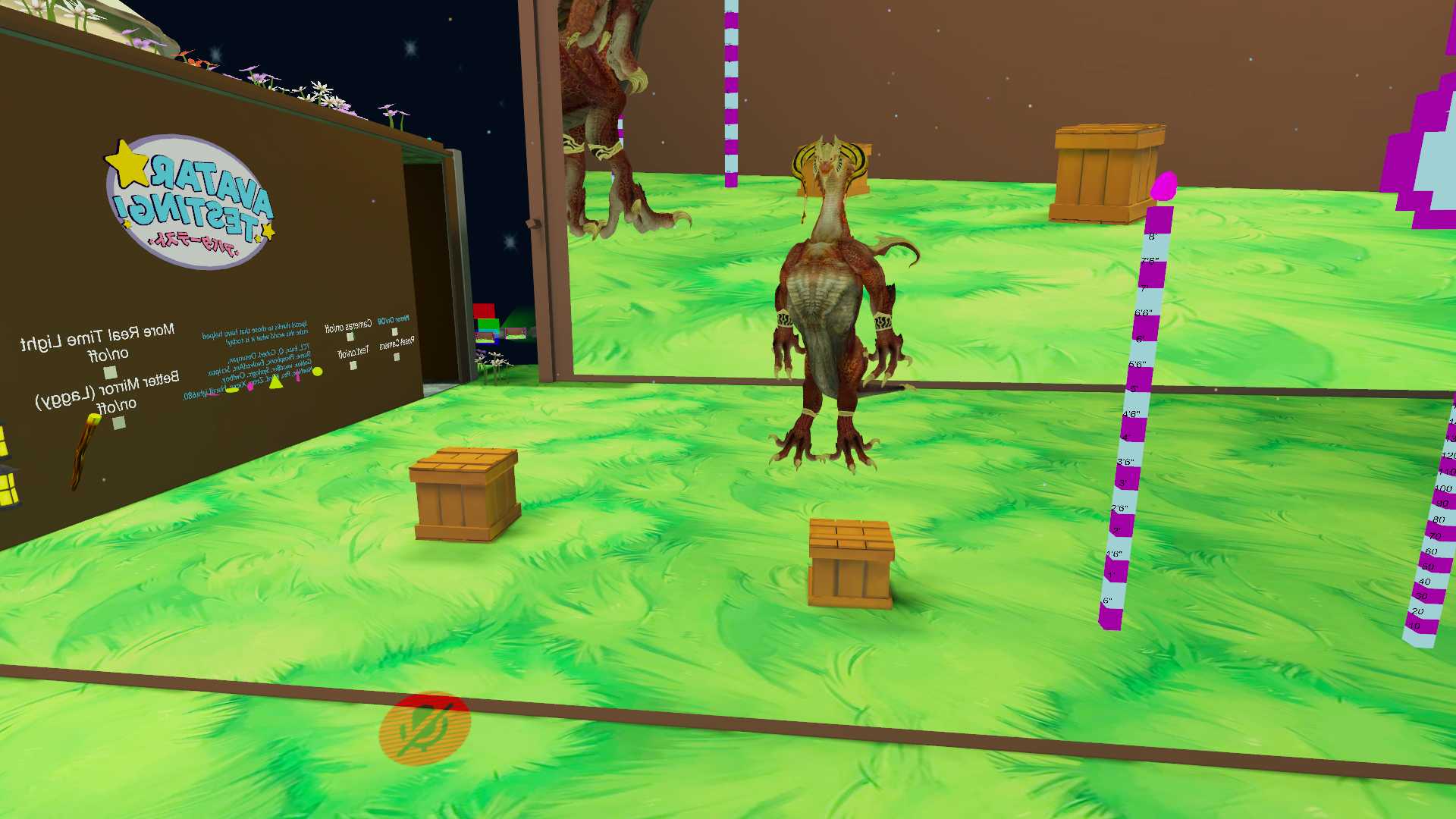
Task: Toggle the Text on/off button
Action: pos(353,366)
